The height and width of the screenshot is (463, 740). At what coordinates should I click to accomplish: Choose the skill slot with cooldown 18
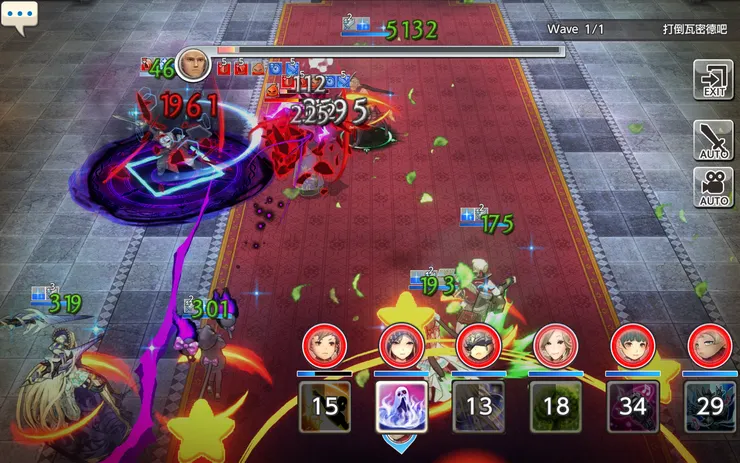coord(555,406)
